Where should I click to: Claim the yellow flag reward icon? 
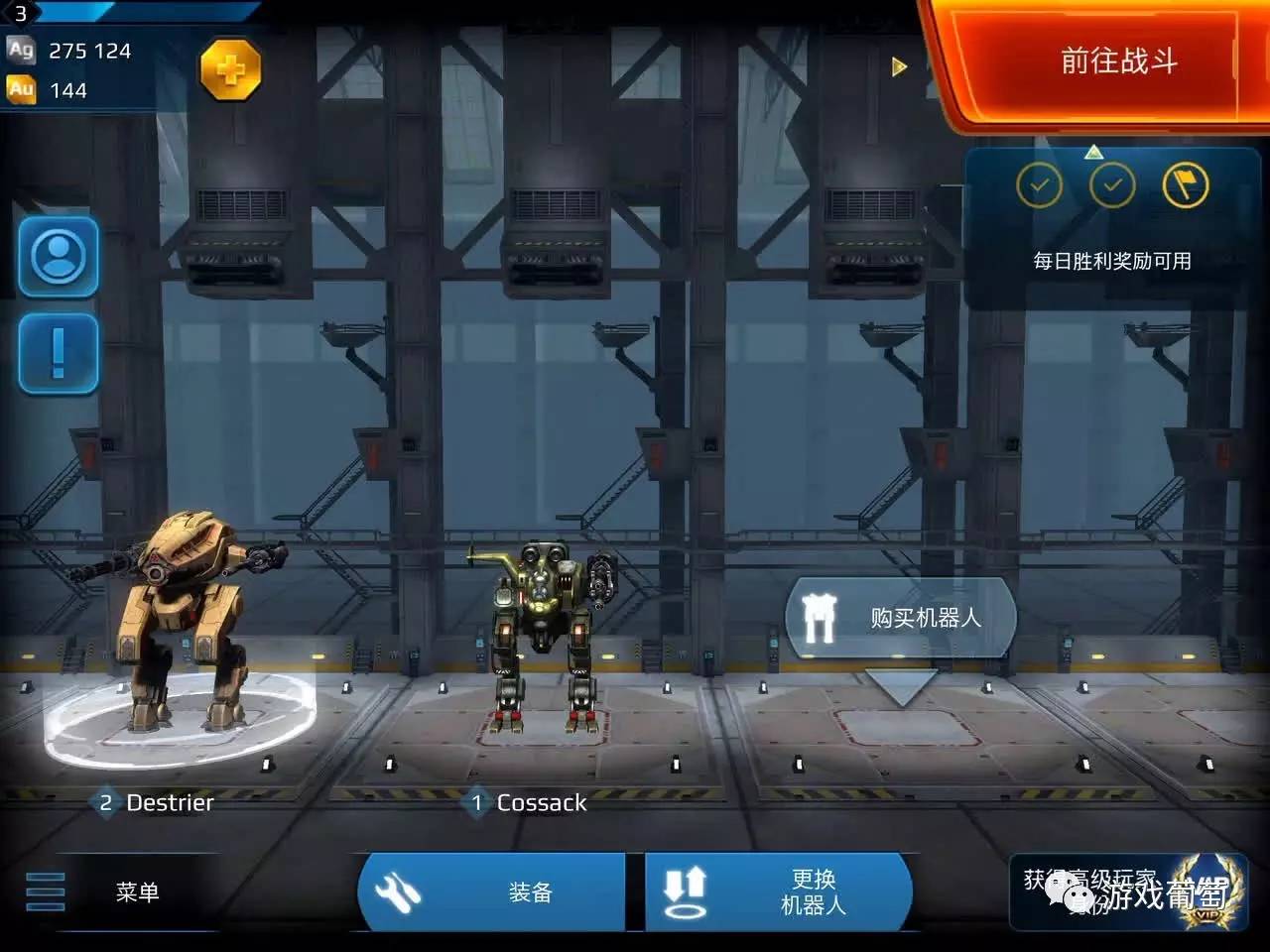(1187, 186)
